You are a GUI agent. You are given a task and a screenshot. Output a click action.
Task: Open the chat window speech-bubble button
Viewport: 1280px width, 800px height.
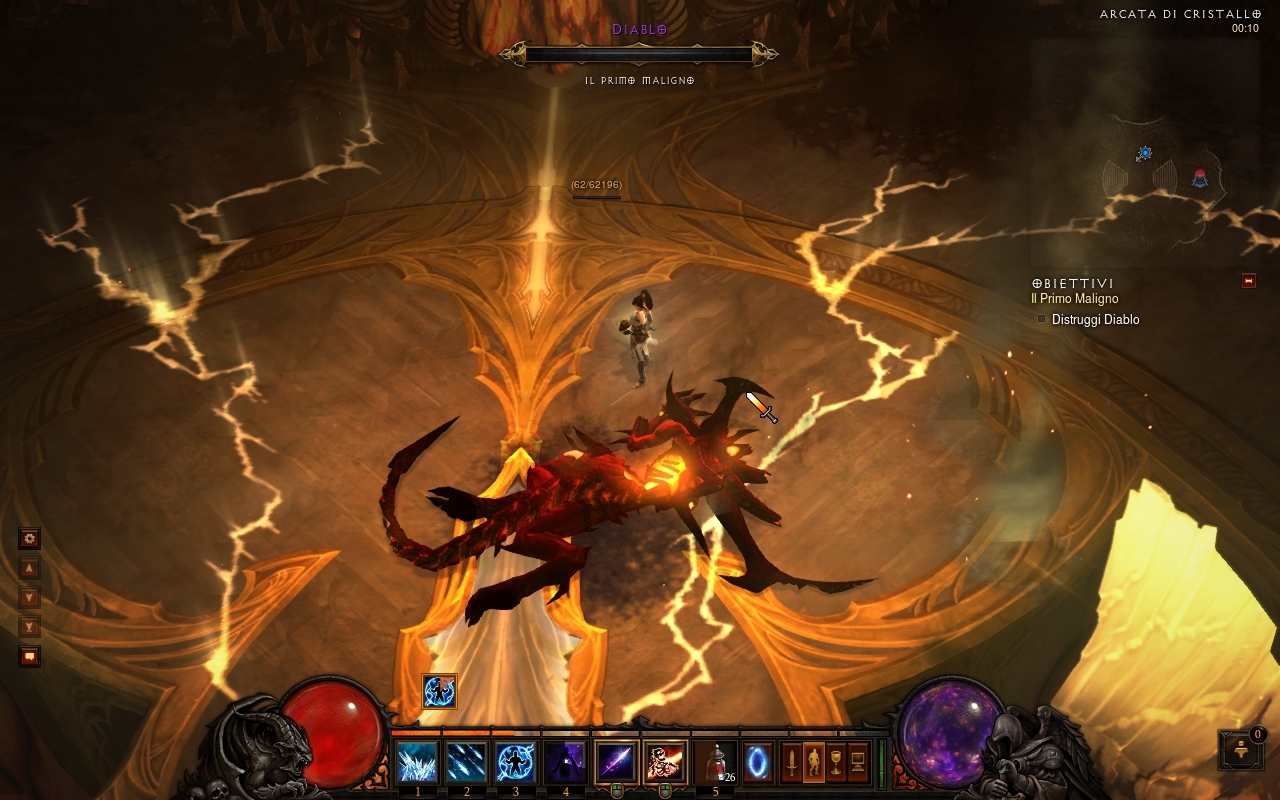point(30,657)
